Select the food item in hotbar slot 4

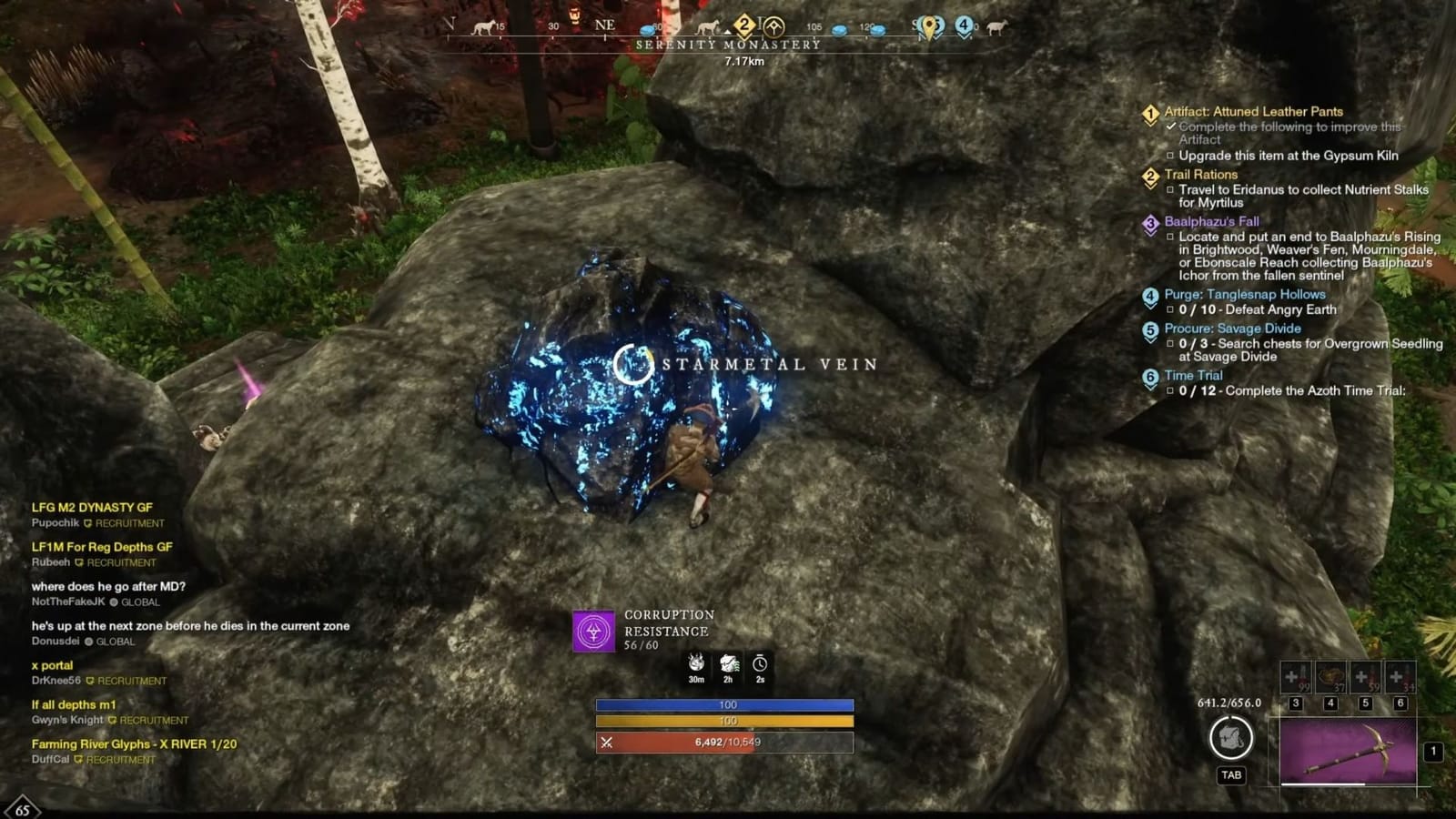(1330, 676)
